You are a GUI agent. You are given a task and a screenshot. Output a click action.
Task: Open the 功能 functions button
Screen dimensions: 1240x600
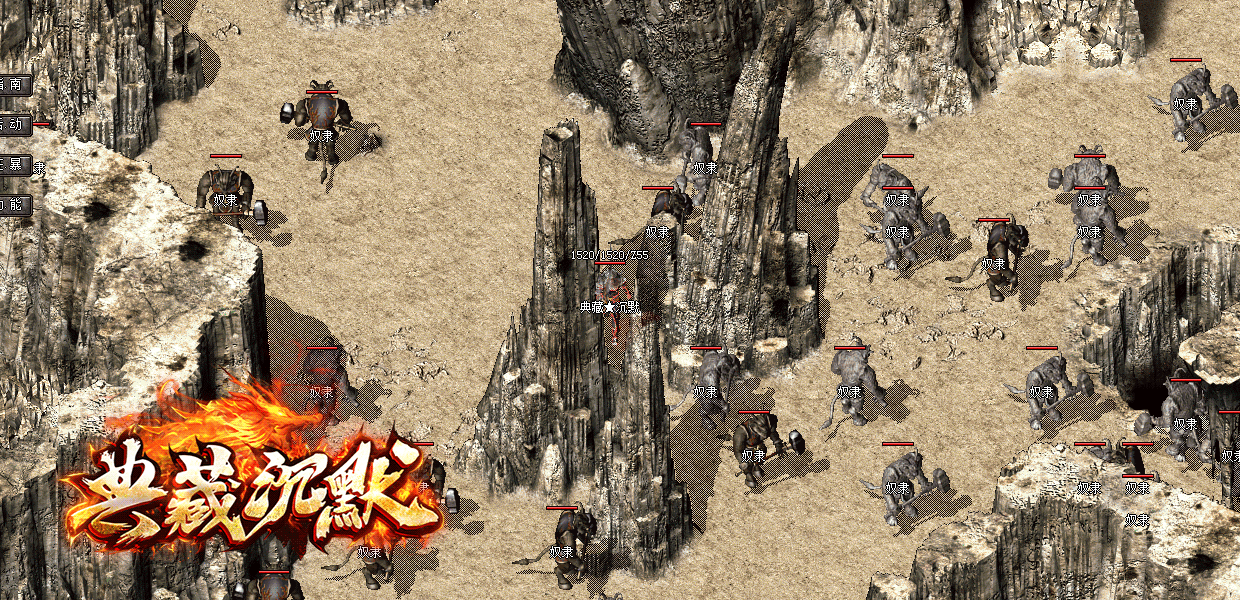[15, 206]
